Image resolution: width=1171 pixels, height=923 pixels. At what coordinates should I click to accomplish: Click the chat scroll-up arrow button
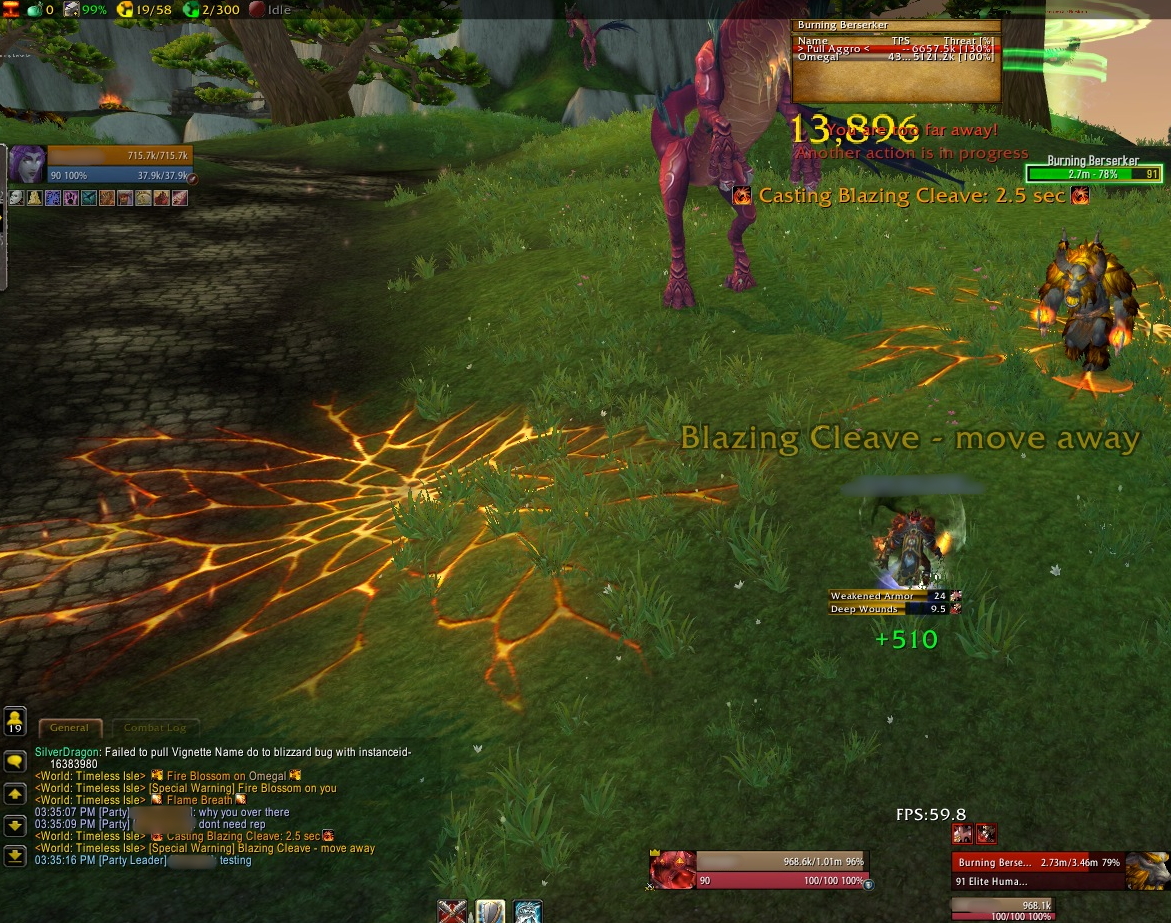tap(15, 794)
